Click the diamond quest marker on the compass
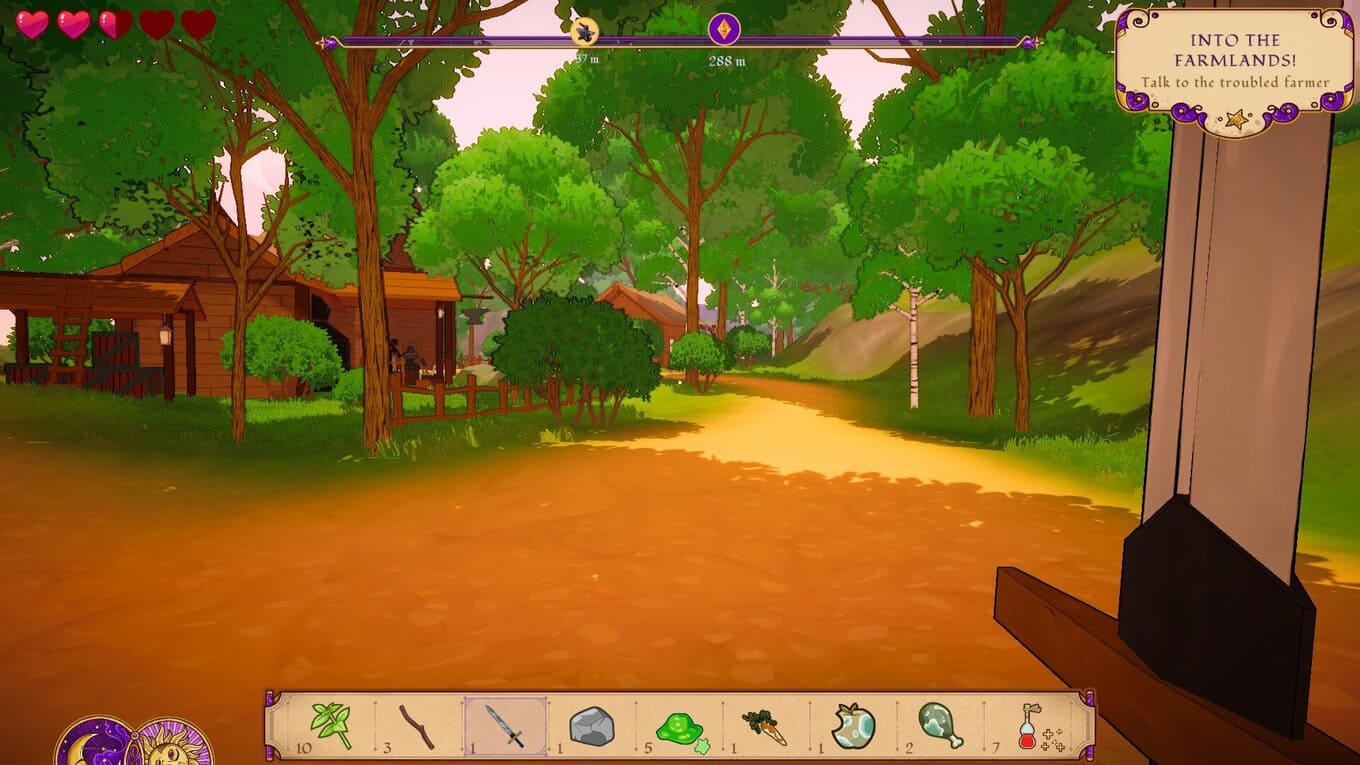This screenshot has width=1360, height=765. [x=724, y=29]
